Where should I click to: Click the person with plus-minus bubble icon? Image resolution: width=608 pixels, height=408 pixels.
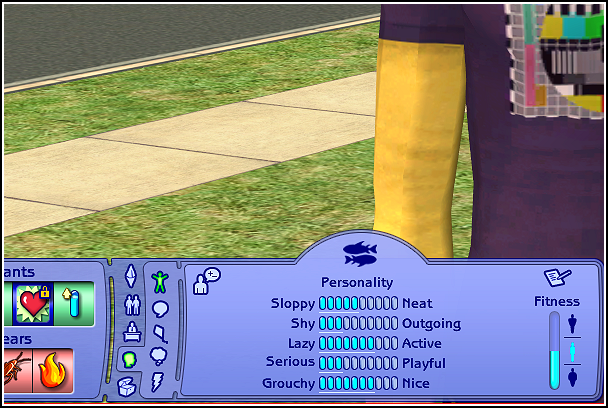206,281
